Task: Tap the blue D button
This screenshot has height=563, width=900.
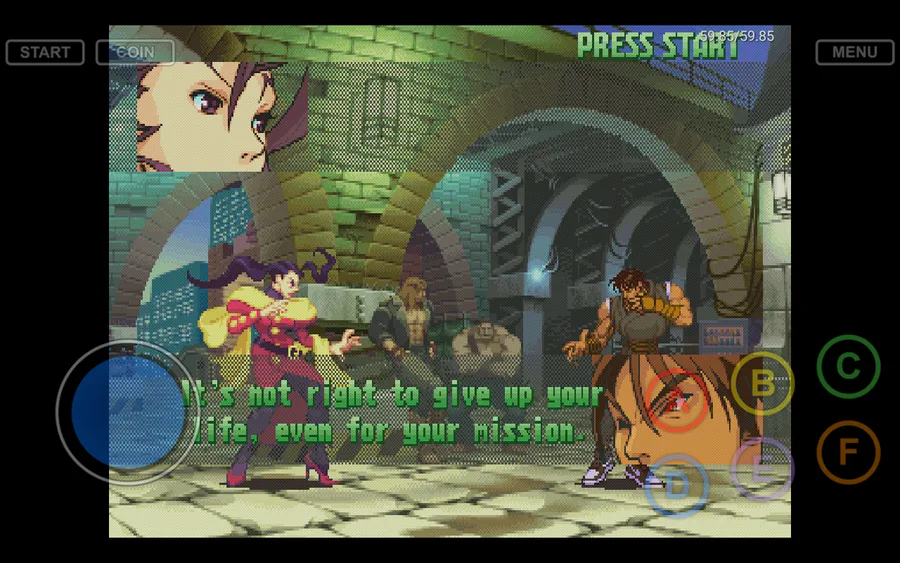Action: coord(677,486)
